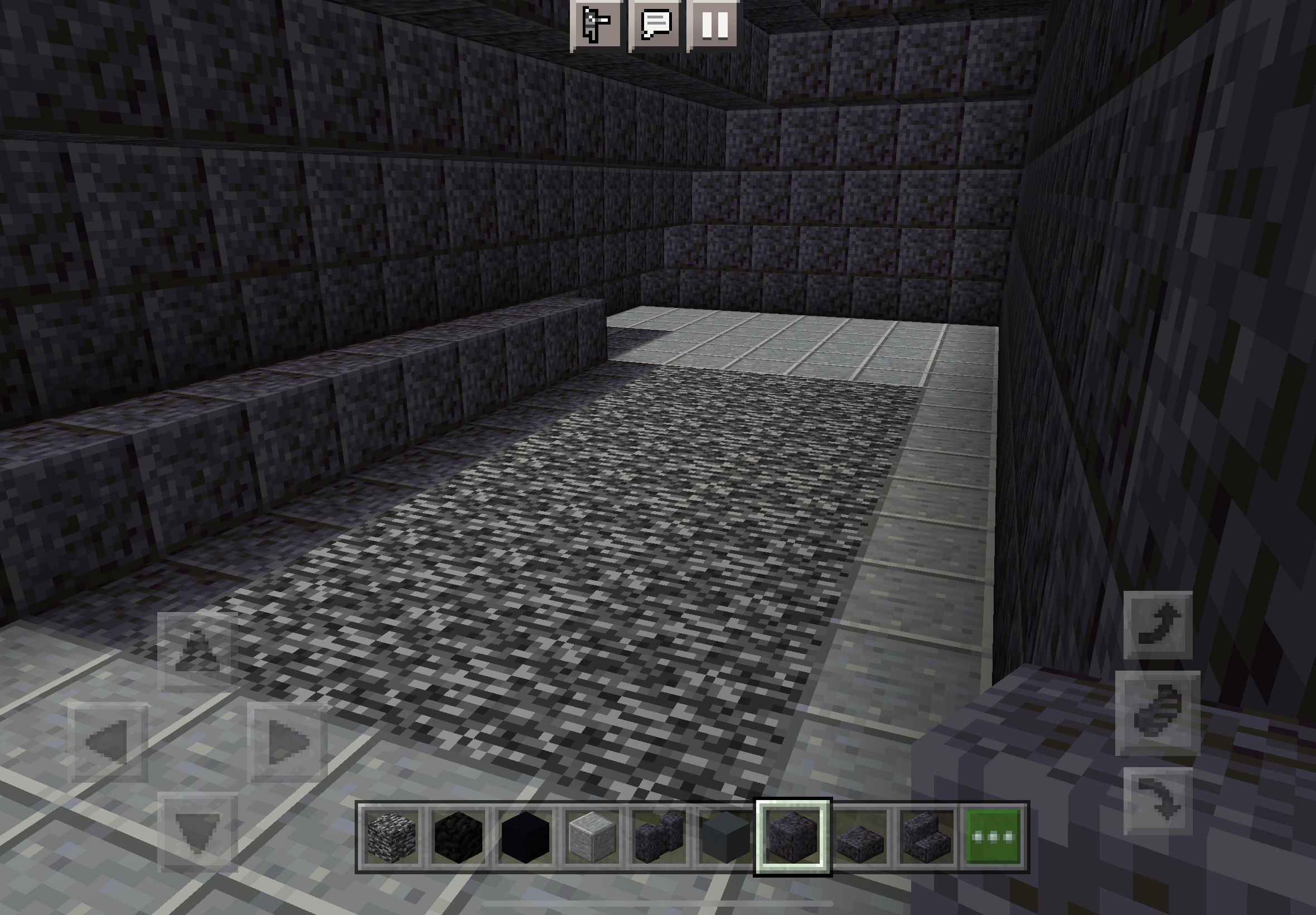Open the chat speech bubble
Viewport: 1316px width, 915px height.
pyautogui.click(x=656, y=24)
